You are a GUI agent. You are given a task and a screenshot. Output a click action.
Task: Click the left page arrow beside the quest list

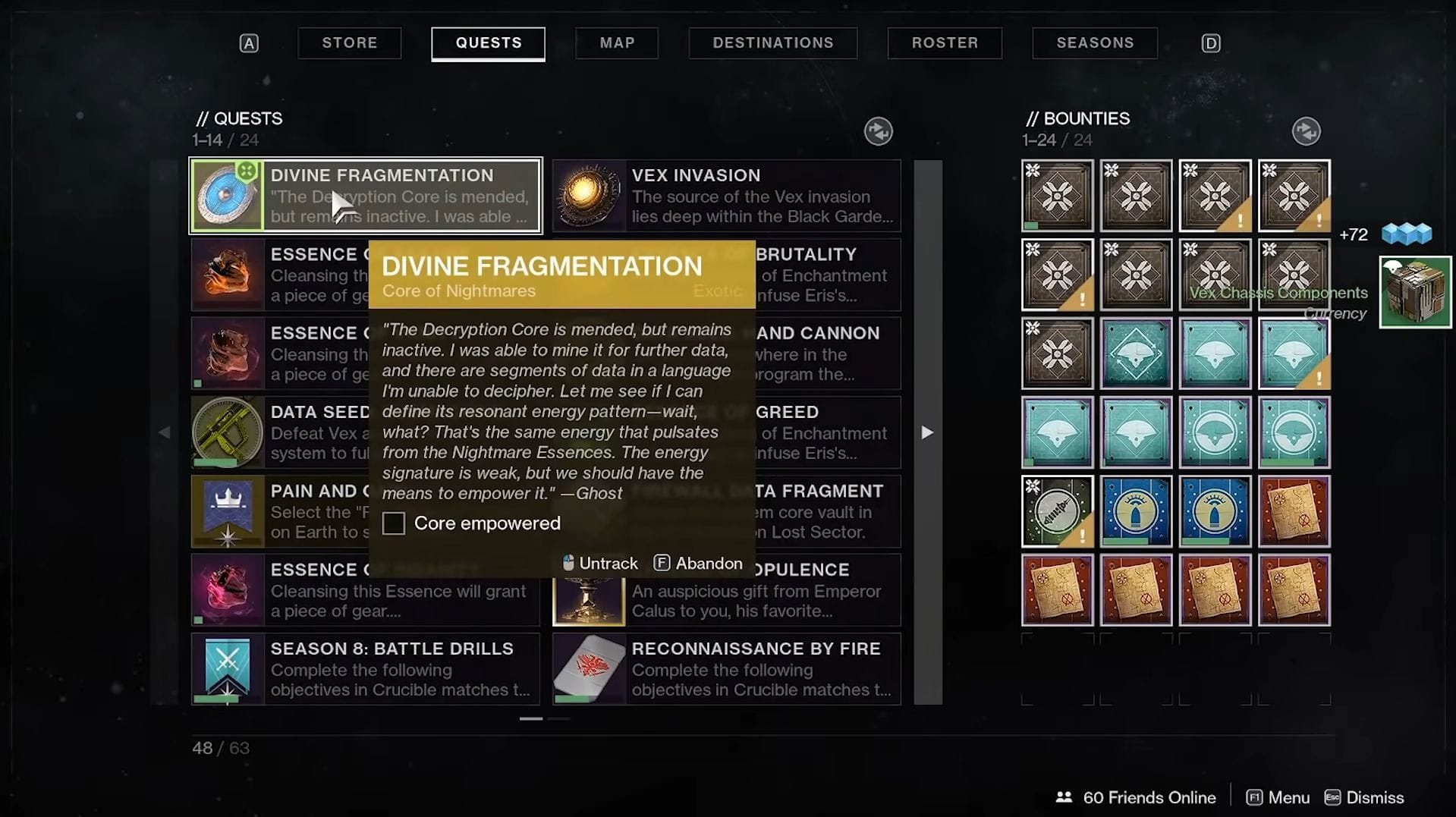[x=165, y=432]
